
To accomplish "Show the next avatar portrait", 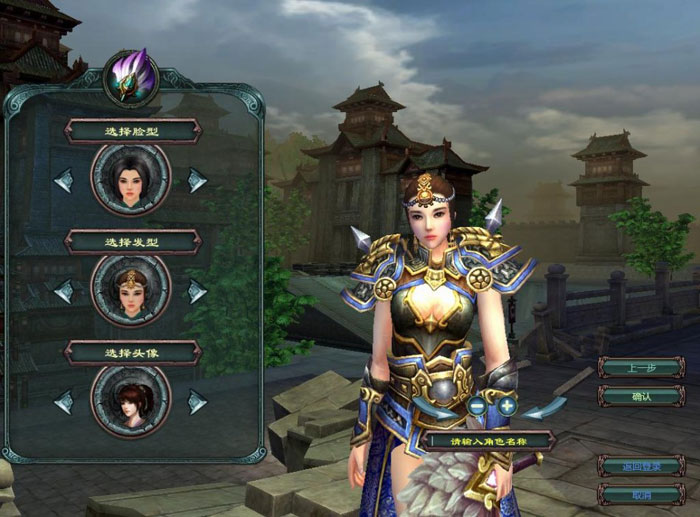I will [x=198, y=402].
